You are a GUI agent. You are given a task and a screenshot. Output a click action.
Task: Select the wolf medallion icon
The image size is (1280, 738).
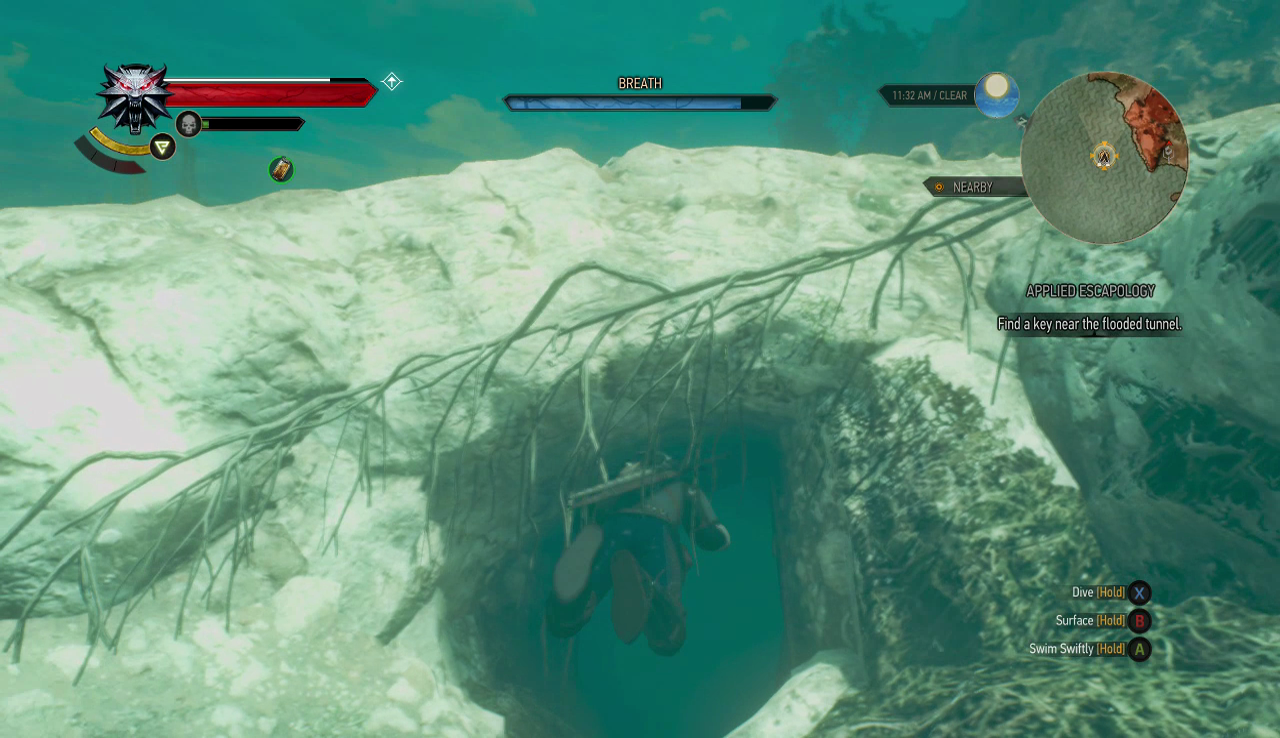tap(135, 97)
